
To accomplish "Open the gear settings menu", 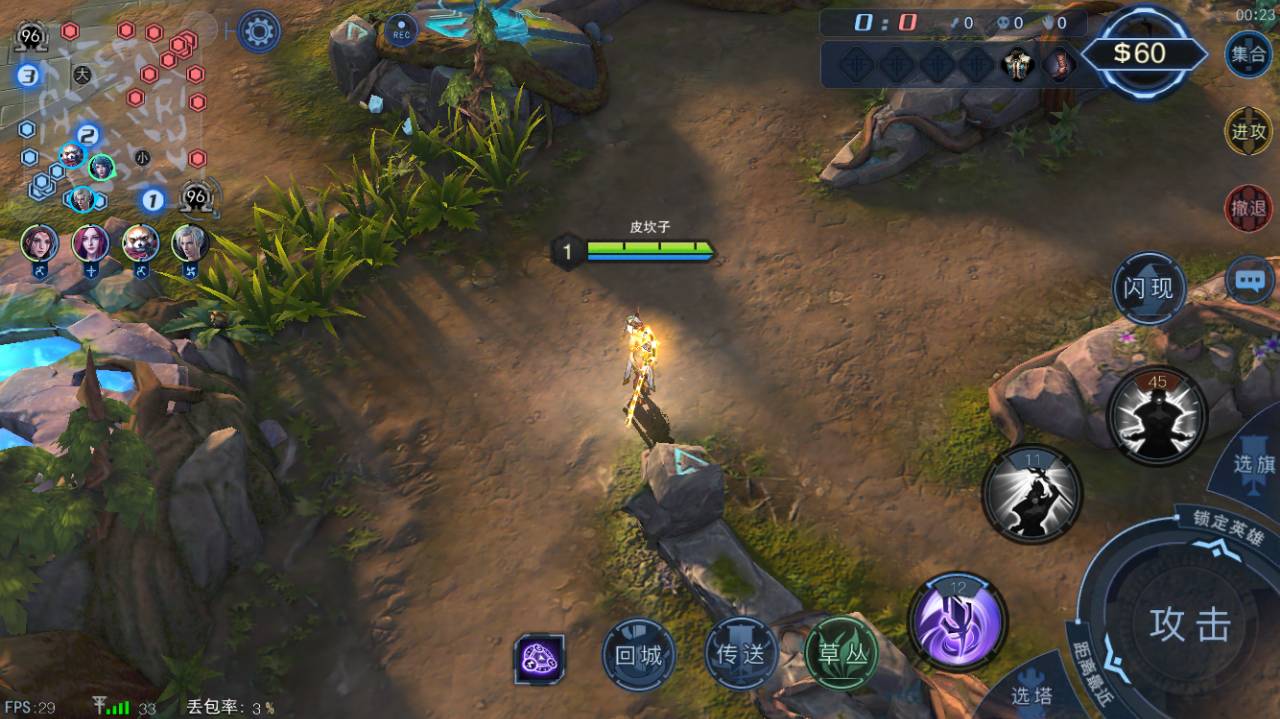I will click(258, 32).
